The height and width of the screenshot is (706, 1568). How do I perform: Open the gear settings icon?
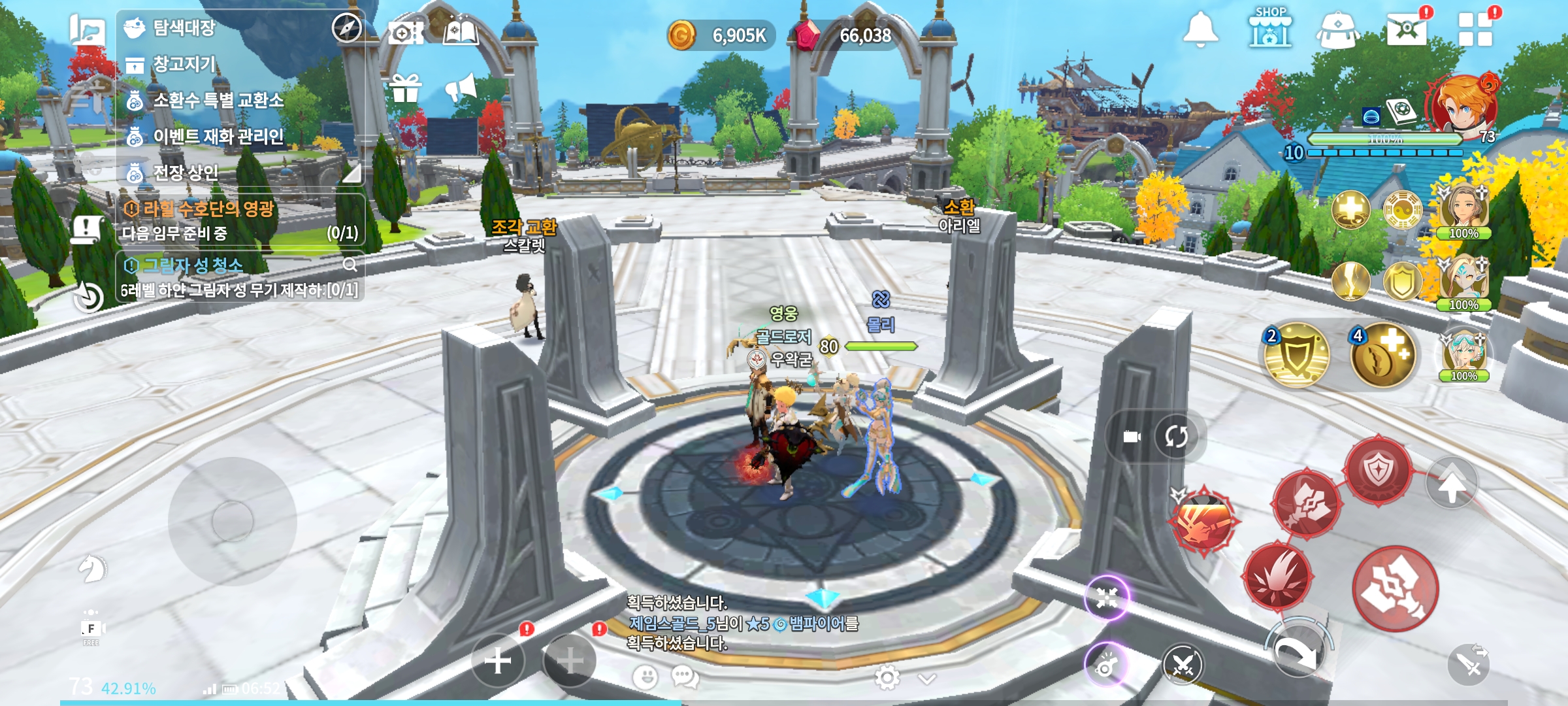pos(887,678)
